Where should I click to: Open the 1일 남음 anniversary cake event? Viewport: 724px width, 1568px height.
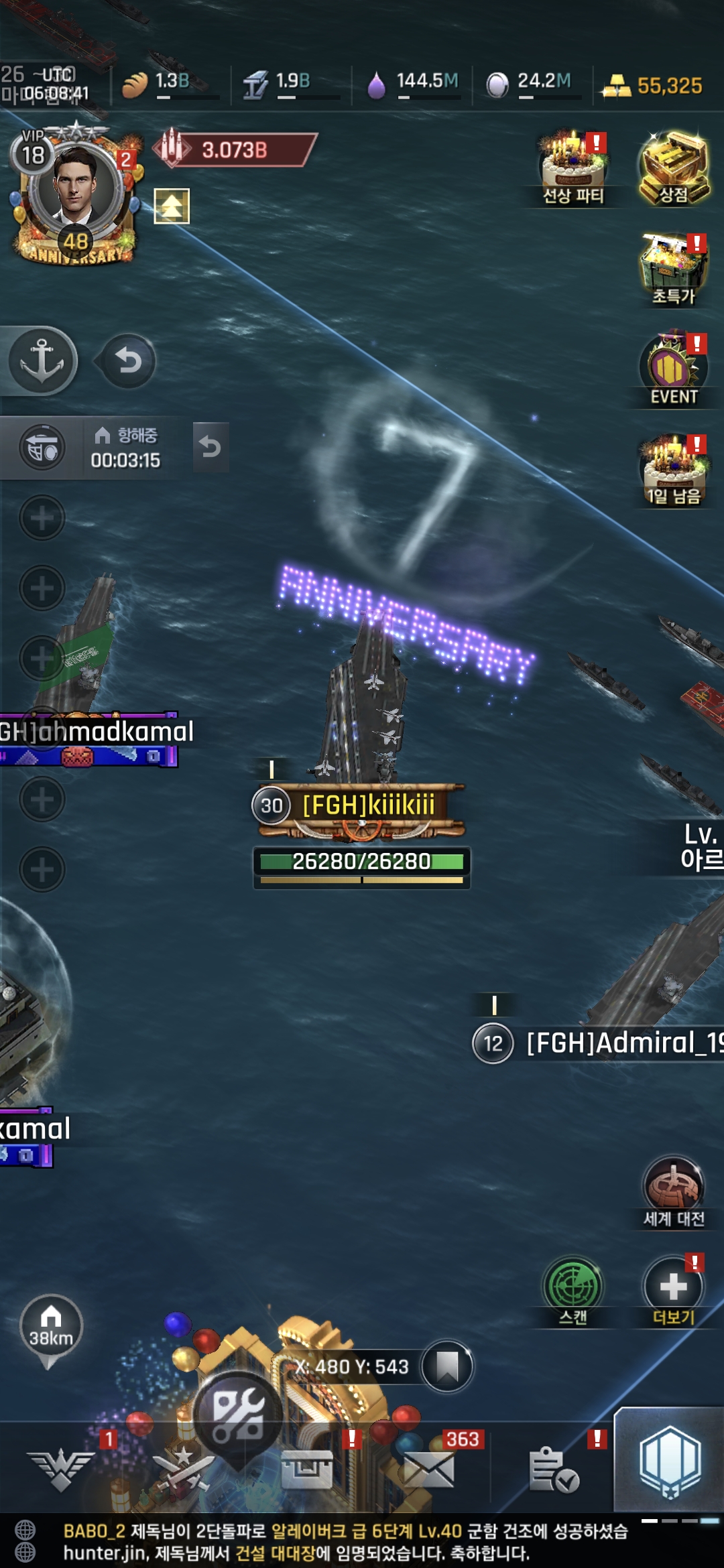click(674, 468)
